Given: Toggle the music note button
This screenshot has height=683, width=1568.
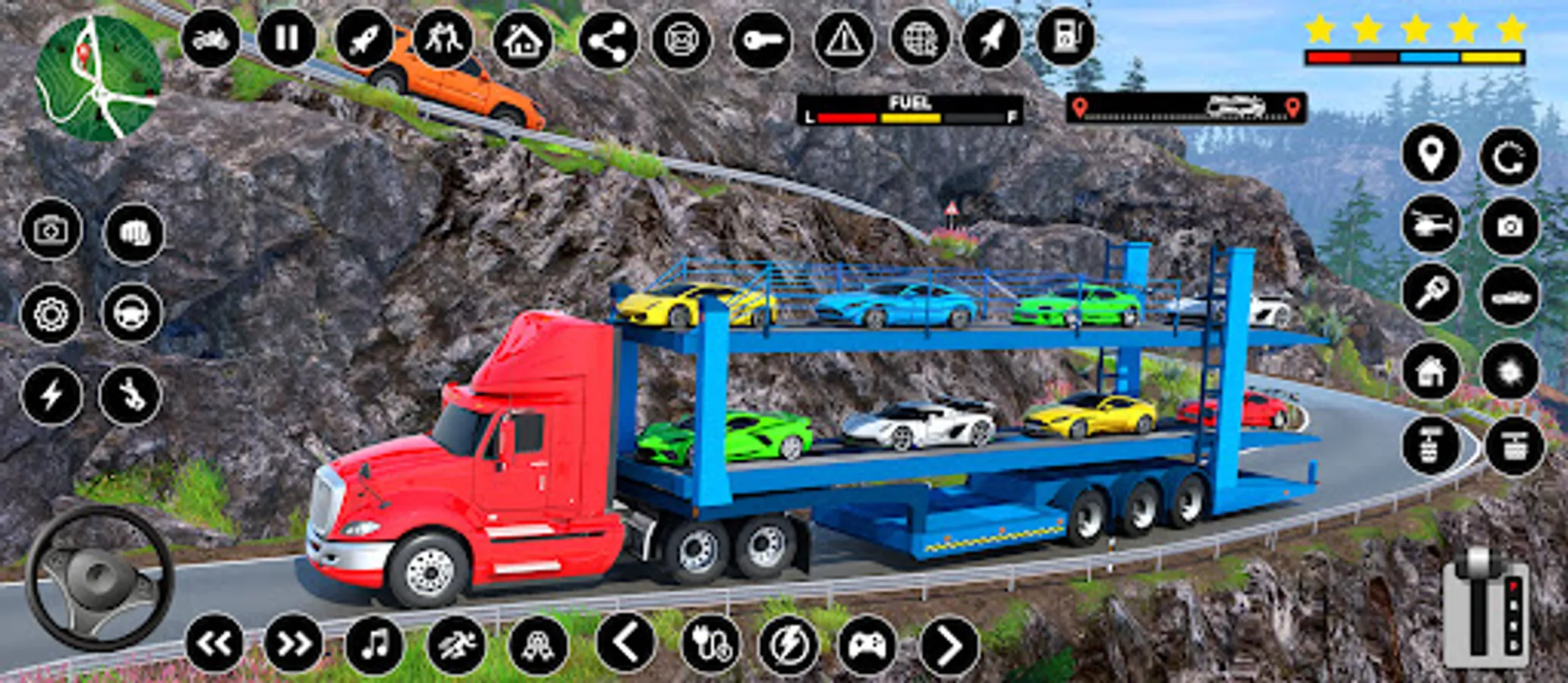Looking at the screenshot, I should click(375, 645).
